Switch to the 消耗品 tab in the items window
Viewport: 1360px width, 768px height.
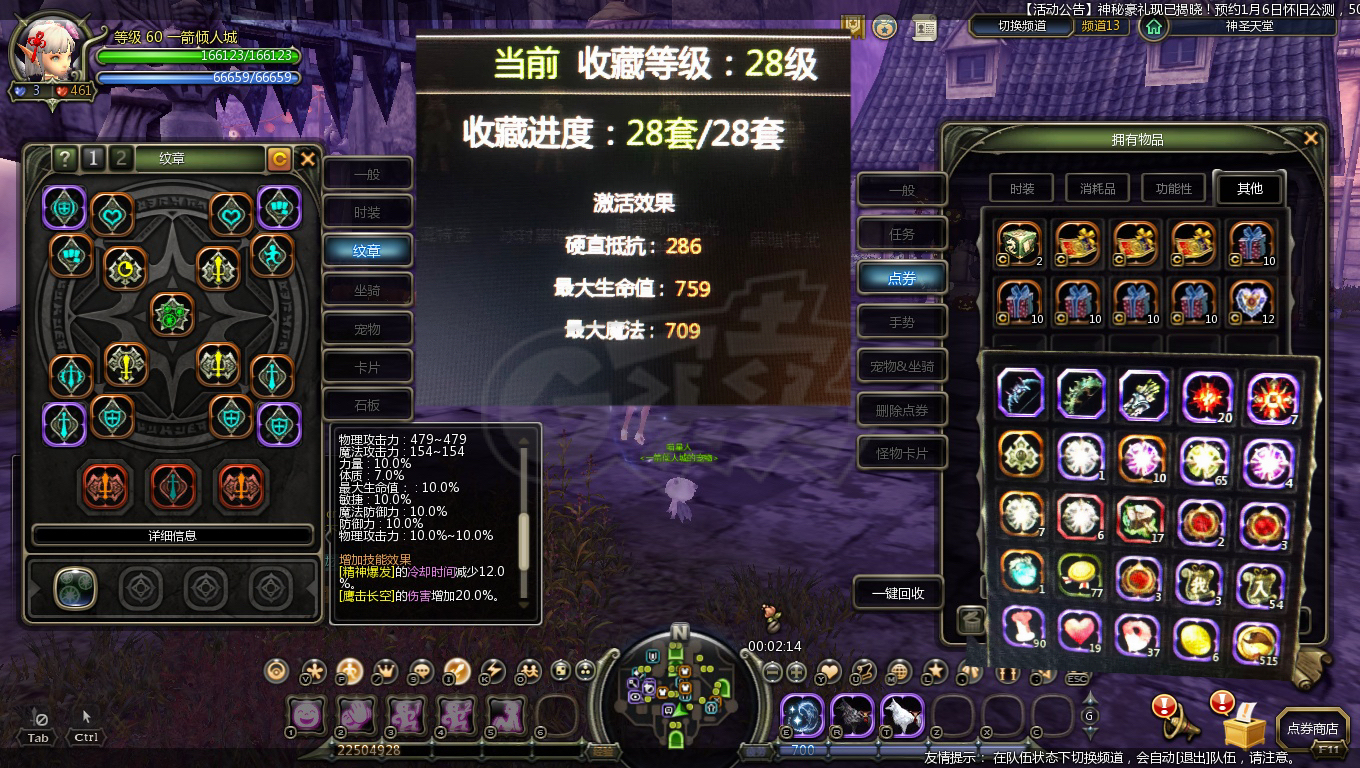coord(1096,188)
